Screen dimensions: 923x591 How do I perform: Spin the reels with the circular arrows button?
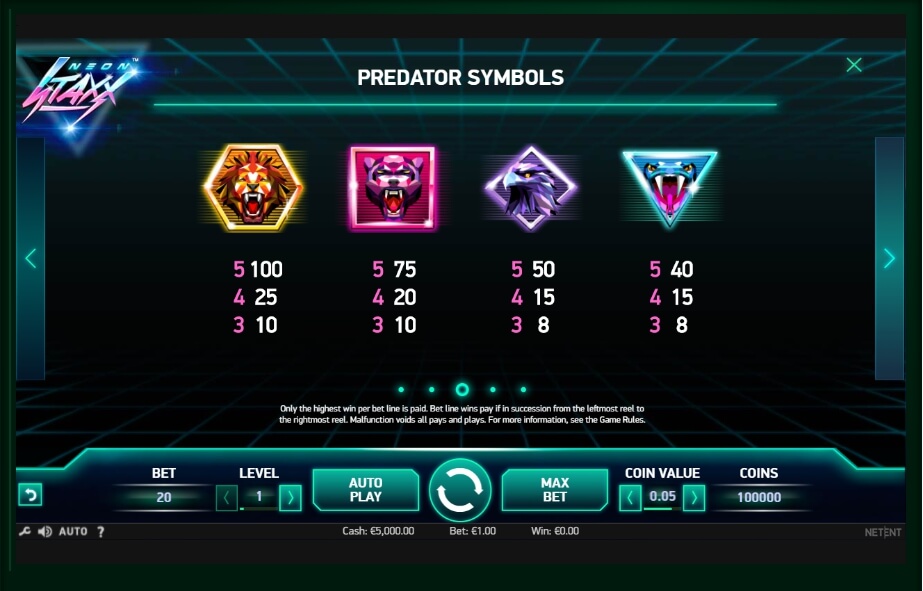(460, 490)
